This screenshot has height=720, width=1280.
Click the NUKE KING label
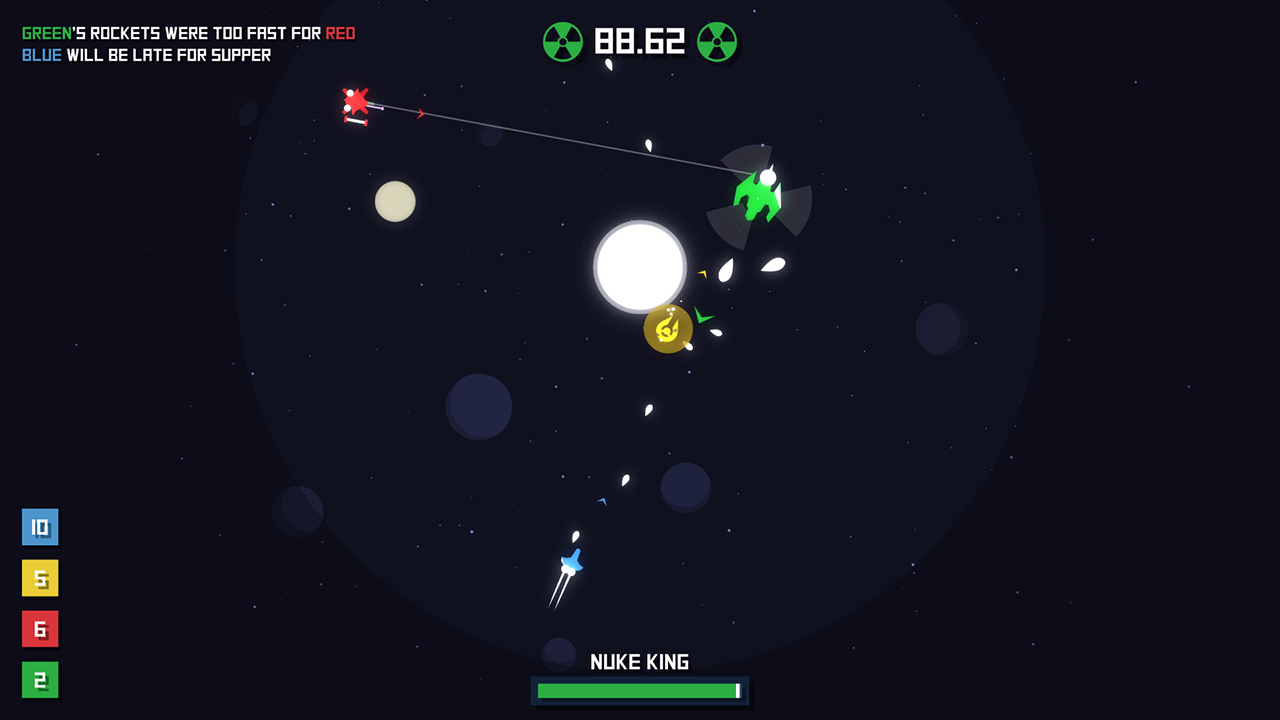point(639,661)
